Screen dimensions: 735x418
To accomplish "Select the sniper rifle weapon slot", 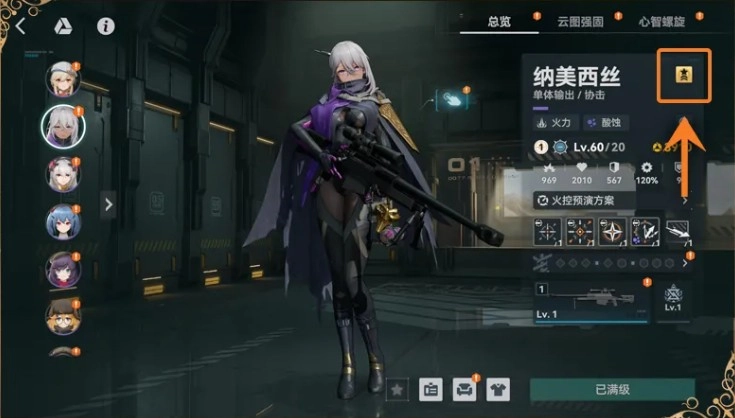I will pos(590,303).
